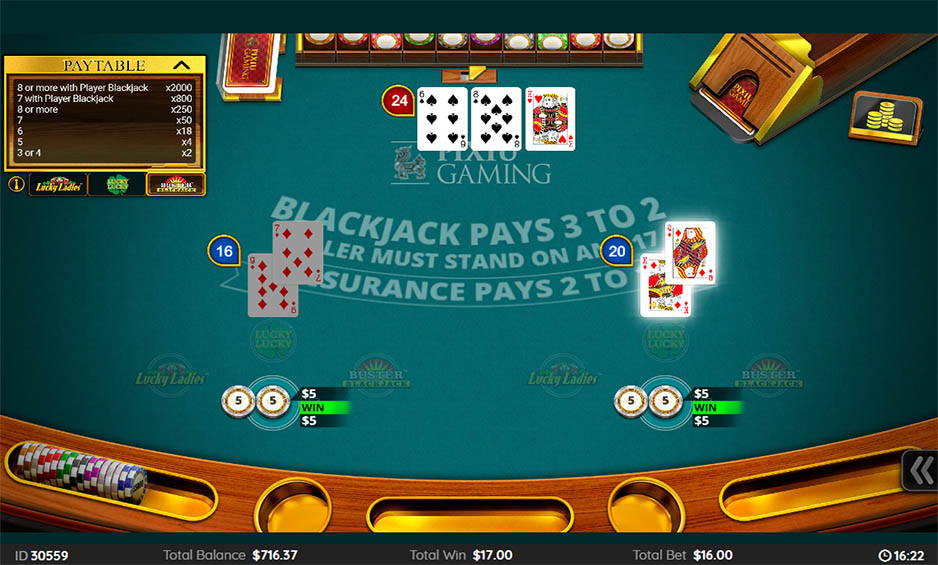Select the Buster Blackjack paytable tab
Image resolution: width=938 pixels, height=565 pixels.
pos(175,184)
